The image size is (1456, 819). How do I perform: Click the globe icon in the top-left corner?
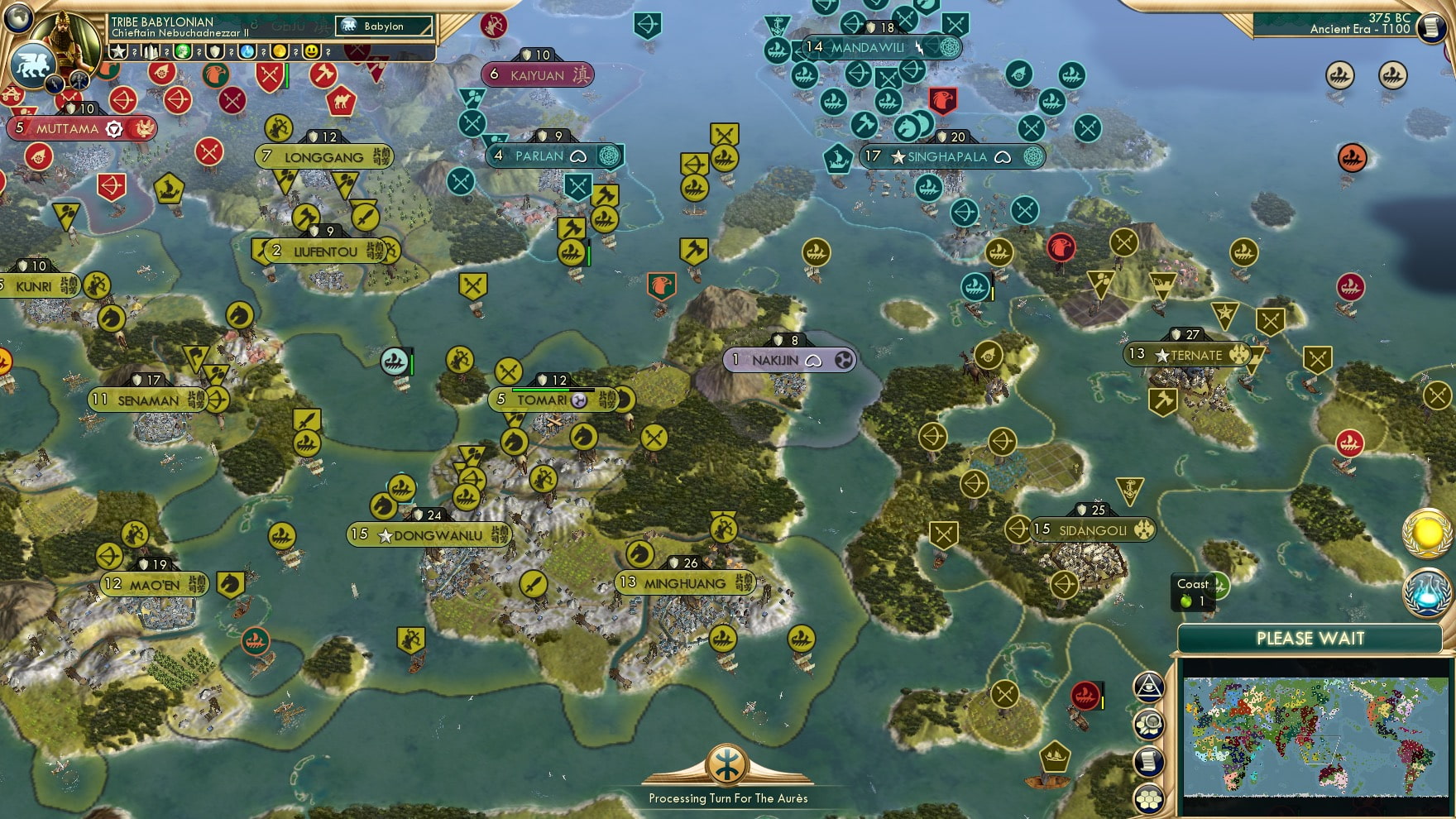coord(17,17)
